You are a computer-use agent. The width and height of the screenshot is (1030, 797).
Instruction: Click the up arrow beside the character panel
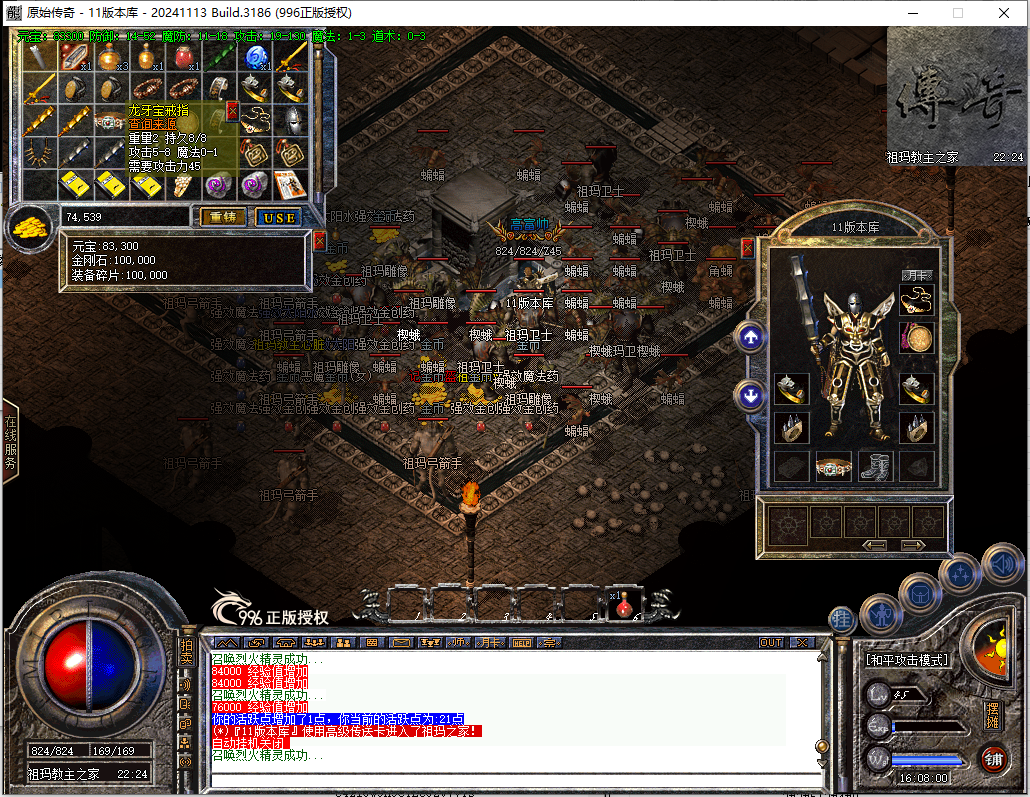coord(750,337)
